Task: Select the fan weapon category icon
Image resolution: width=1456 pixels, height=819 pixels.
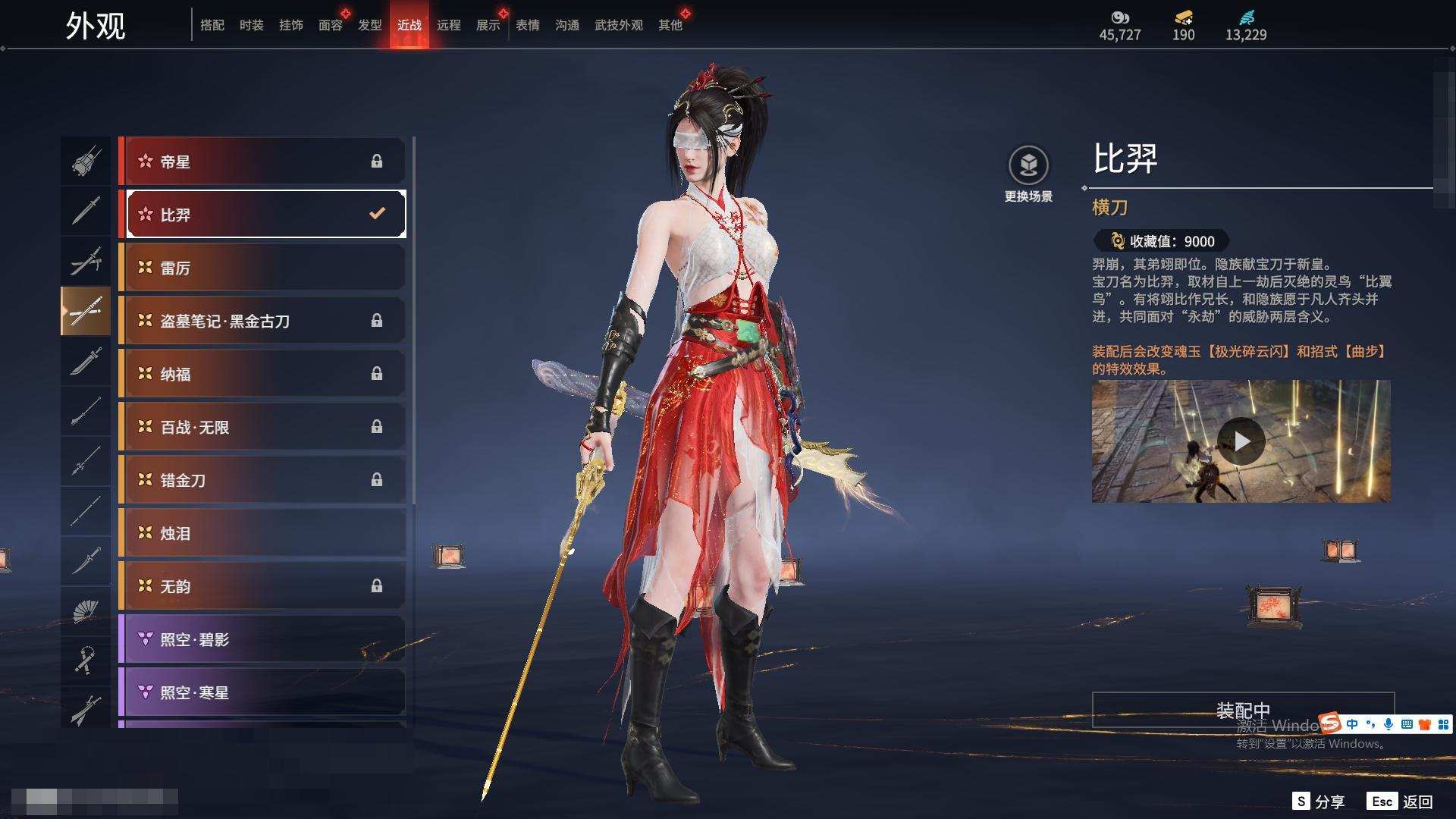Action: pyautogui.click(x=85, y=611)
